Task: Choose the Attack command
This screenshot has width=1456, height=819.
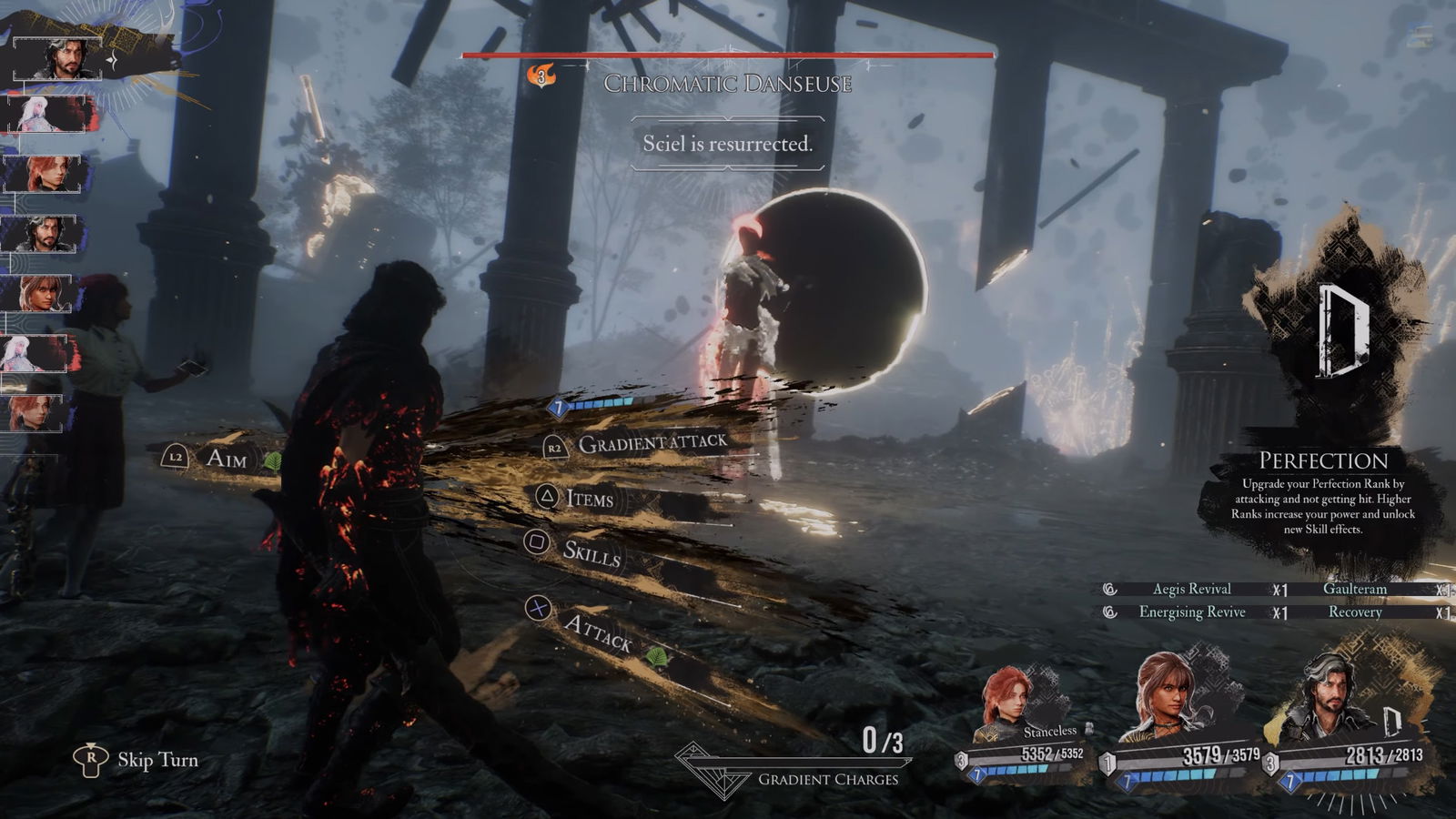Action: 596,630
